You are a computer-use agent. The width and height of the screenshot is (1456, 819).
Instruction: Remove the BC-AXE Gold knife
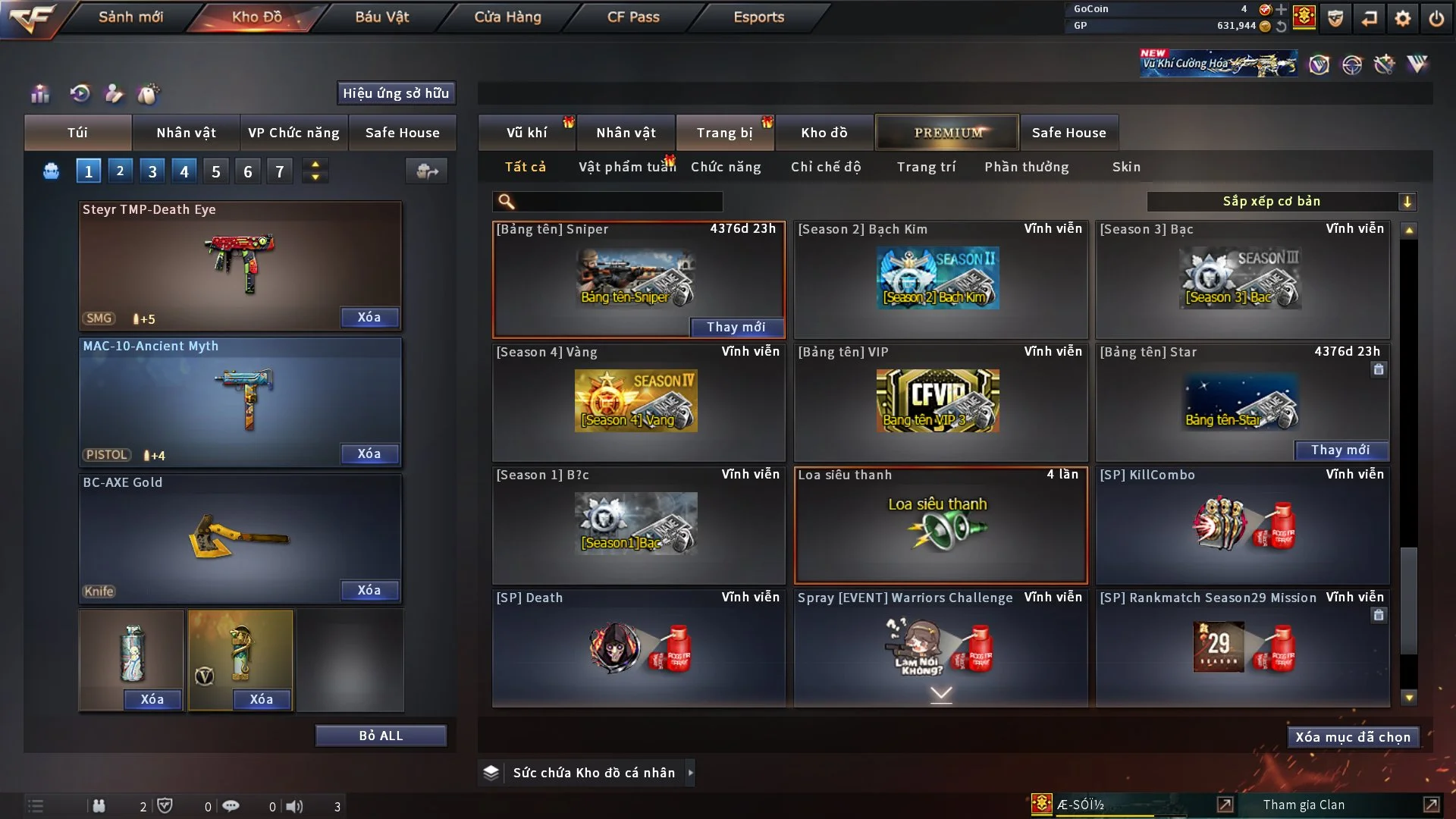(x=369, y=591)
